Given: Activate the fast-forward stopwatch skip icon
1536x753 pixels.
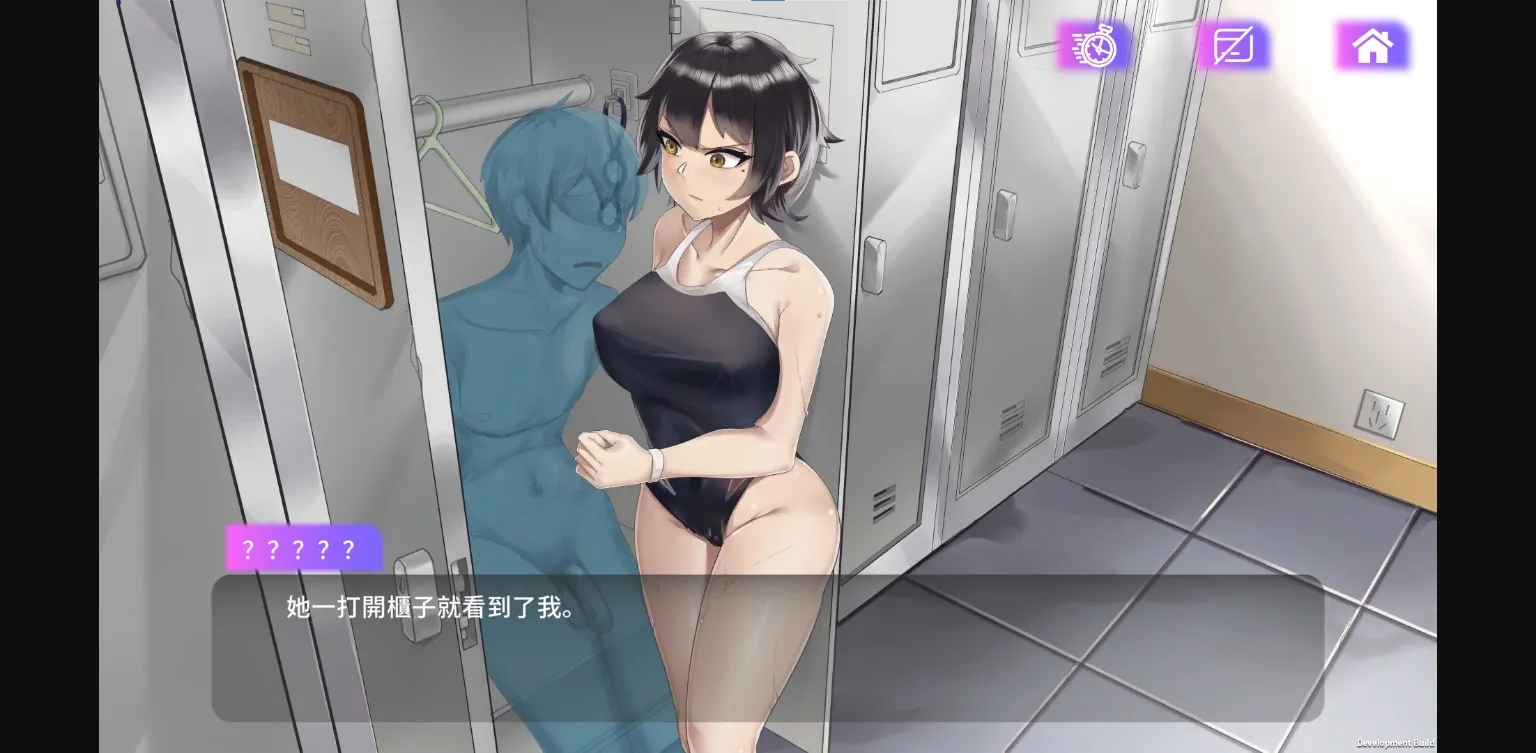Looking at the screenshot, I should (x=1093, y=46).
